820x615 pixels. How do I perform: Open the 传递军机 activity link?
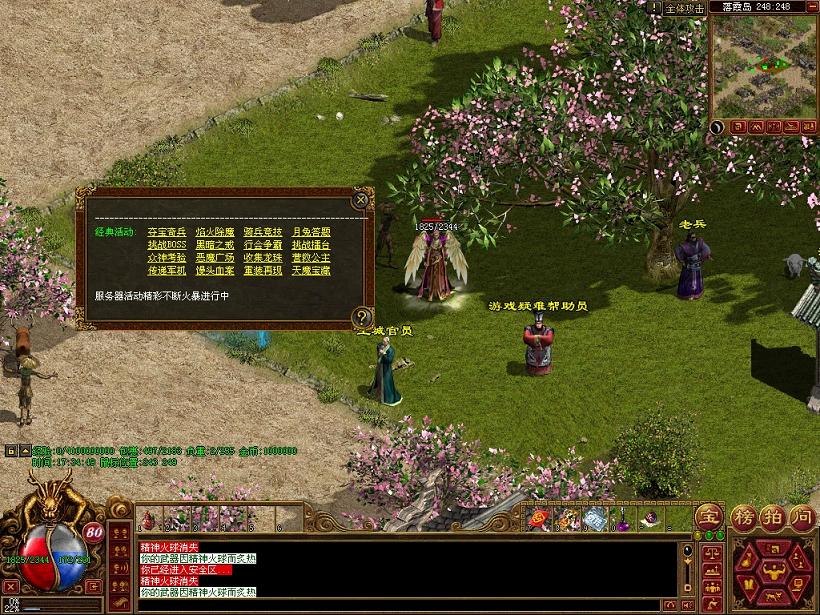click(x=167, y=271)
